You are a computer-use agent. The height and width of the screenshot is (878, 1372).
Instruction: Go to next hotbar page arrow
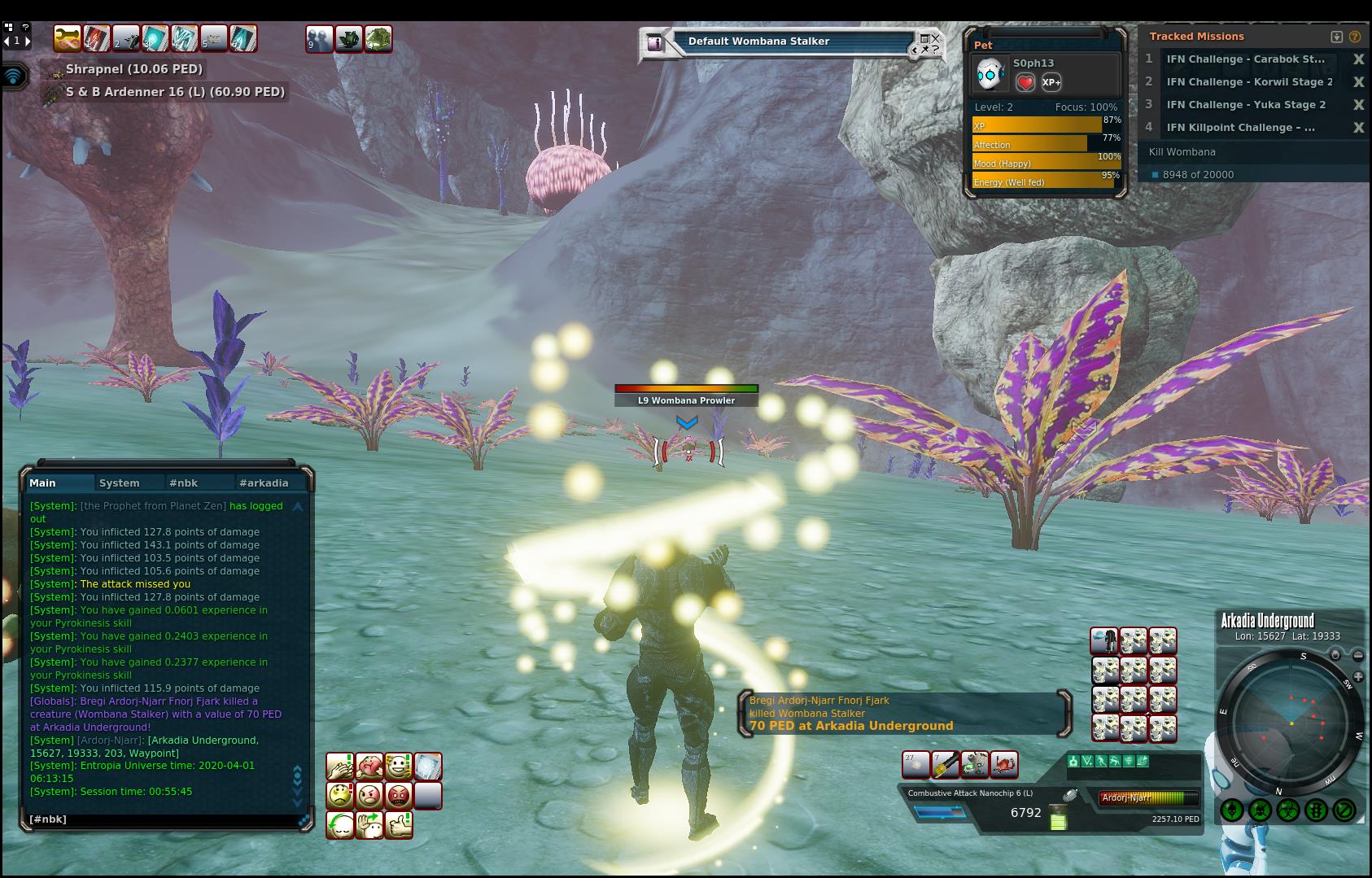point(28,40)
